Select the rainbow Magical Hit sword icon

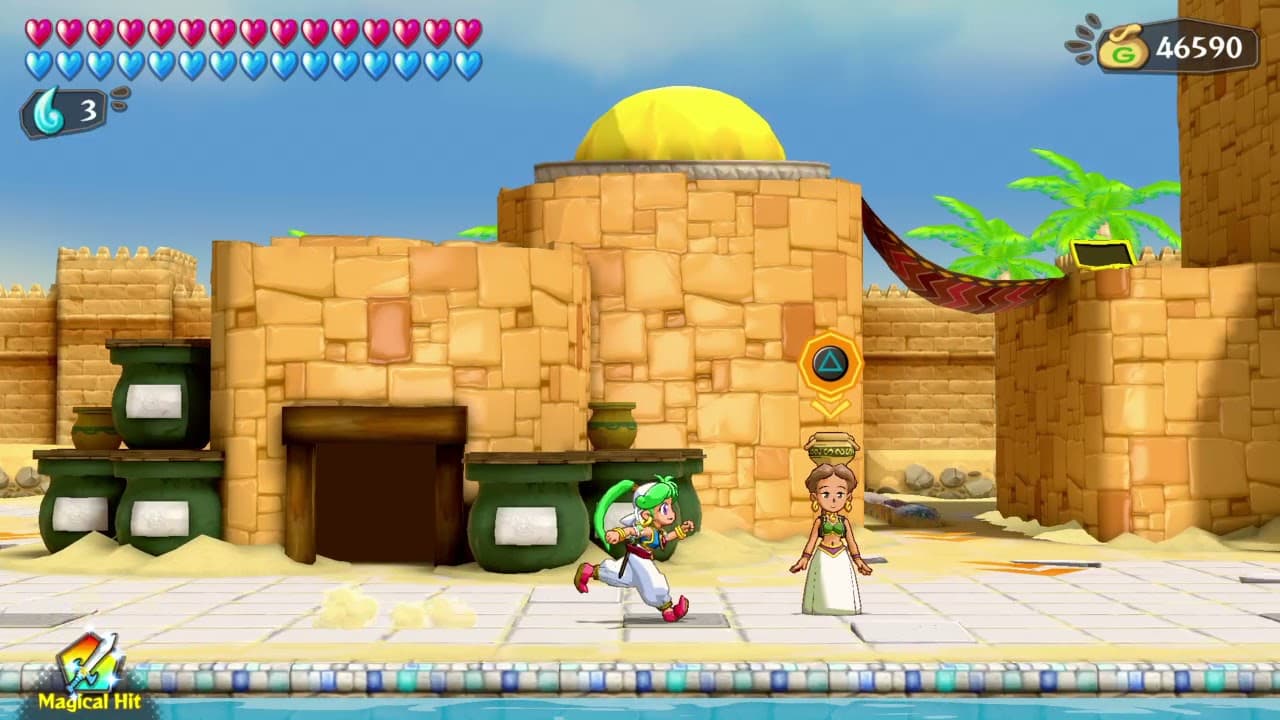click(x=85, y=665)
